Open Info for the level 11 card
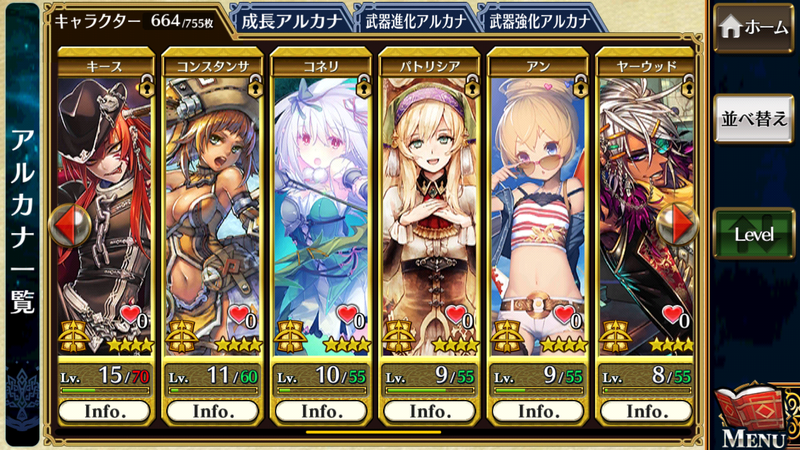Image resolution: width=800 pixels, height=450 pixels. (x=212, y=411)
